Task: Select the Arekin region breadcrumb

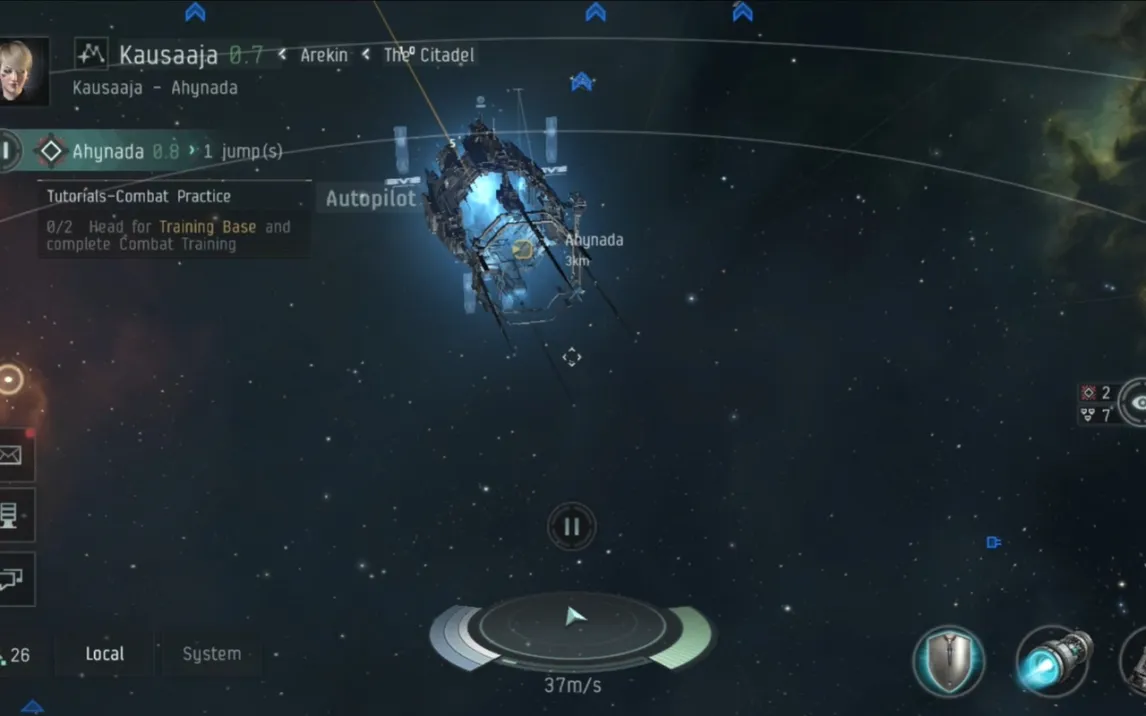Action: (x=323, y=55)
